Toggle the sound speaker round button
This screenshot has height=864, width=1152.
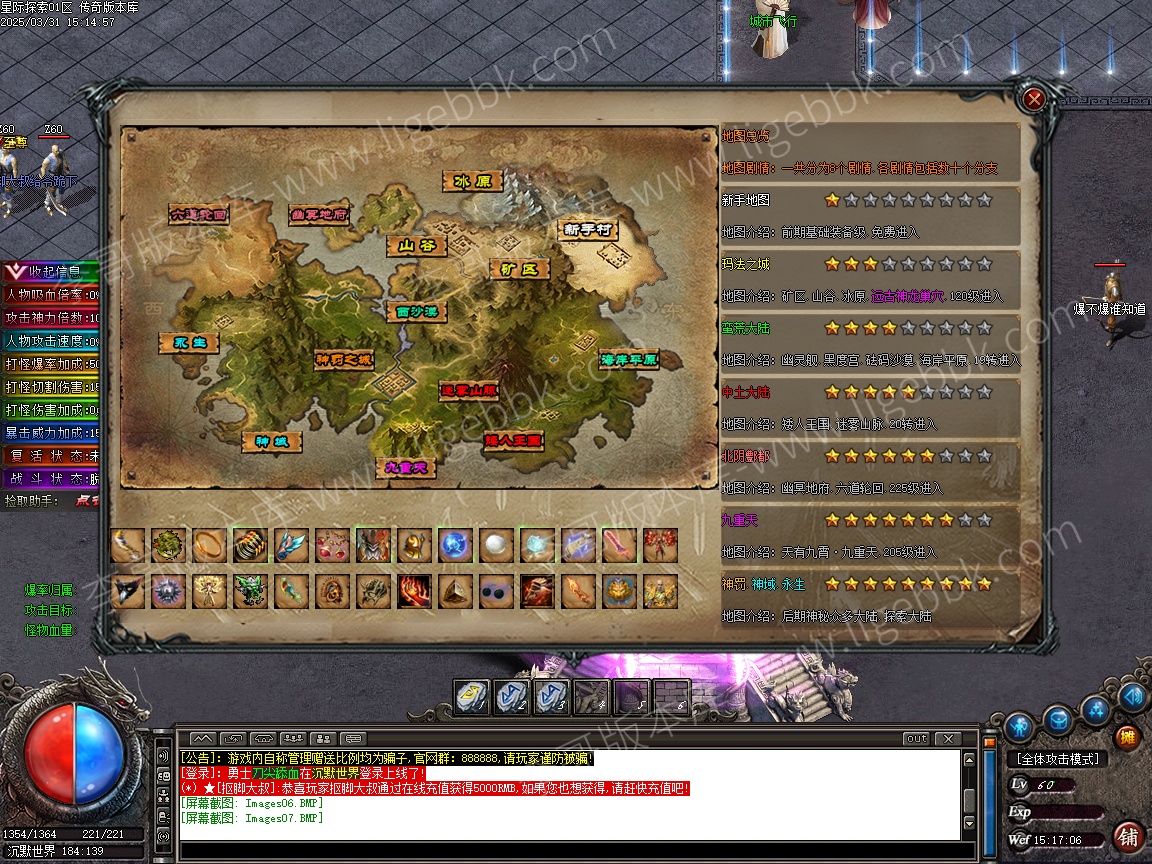pyautogui.click(x=1132, y=697)
